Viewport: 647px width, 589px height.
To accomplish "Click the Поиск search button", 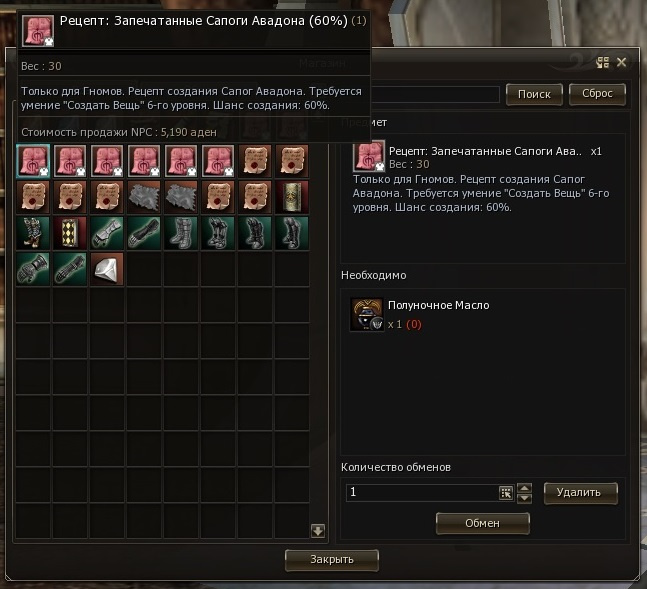I will 534,94.
